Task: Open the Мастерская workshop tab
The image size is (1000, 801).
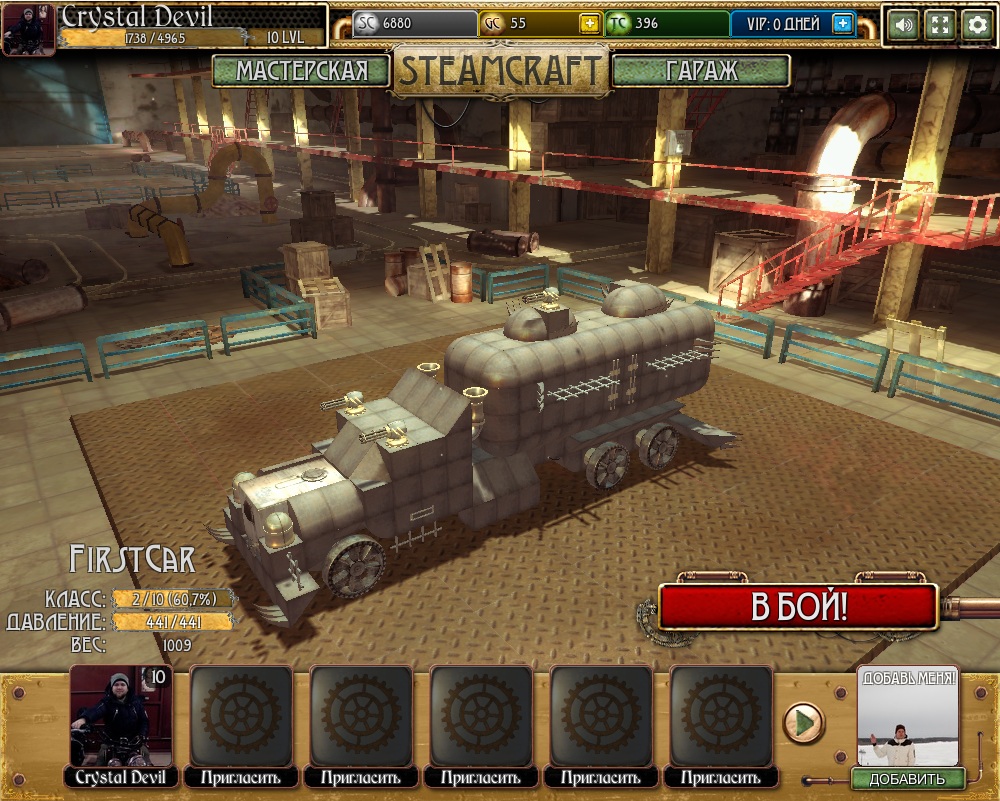Action: pyautogui.click(x=301, y=71)
